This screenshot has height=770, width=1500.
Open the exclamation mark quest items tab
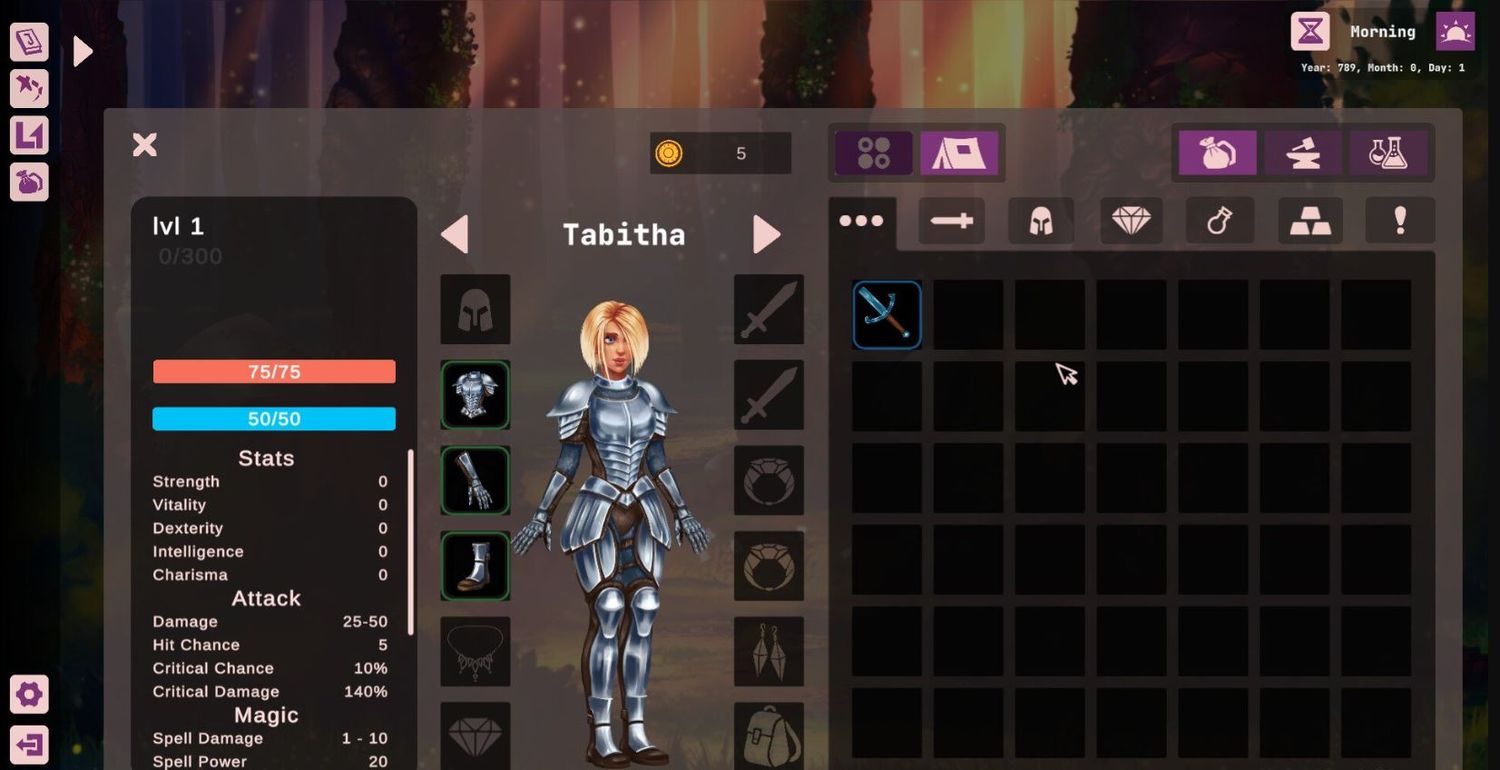coord(1400,221)
